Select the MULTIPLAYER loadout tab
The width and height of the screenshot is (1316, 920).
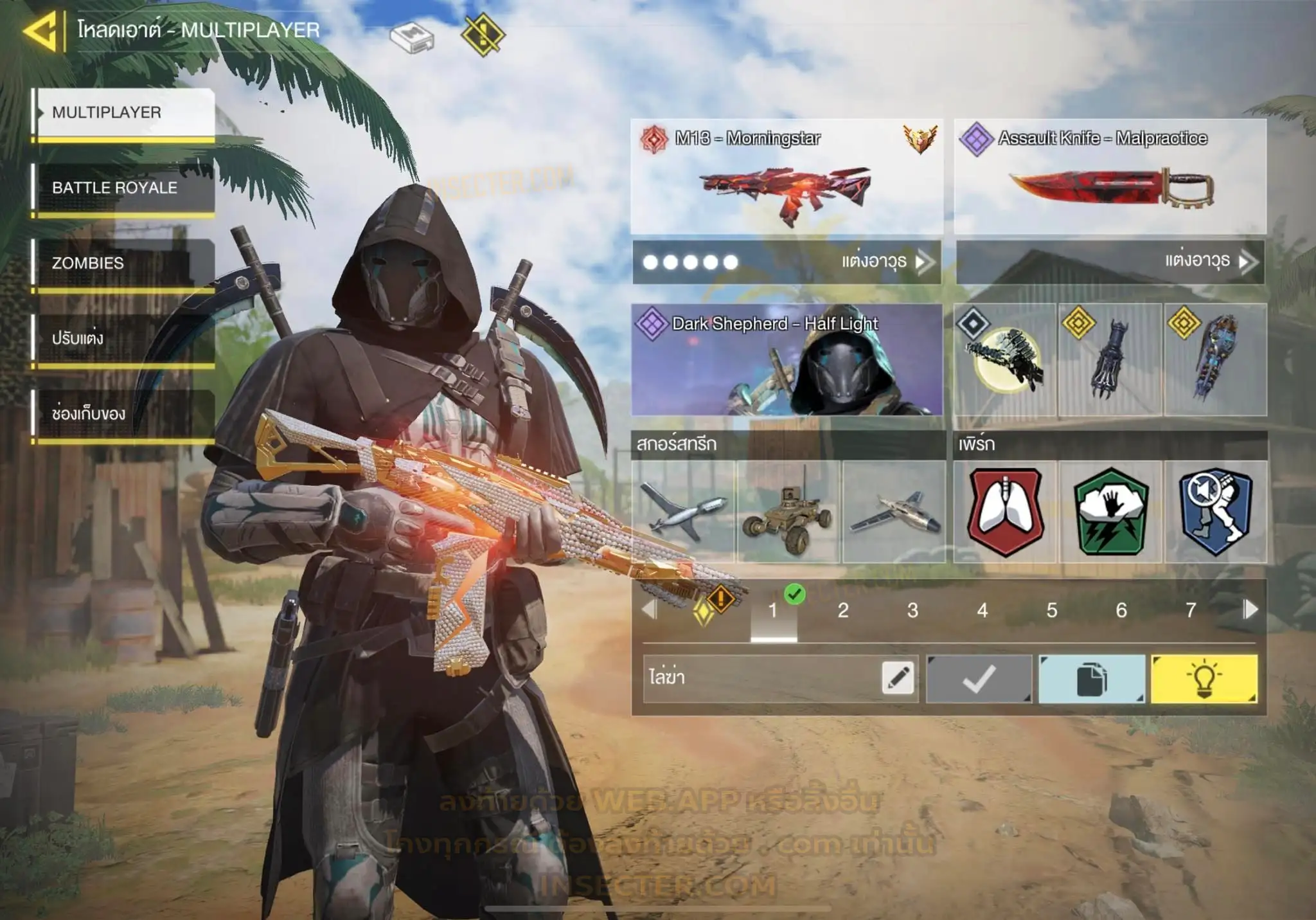(125, 113)
